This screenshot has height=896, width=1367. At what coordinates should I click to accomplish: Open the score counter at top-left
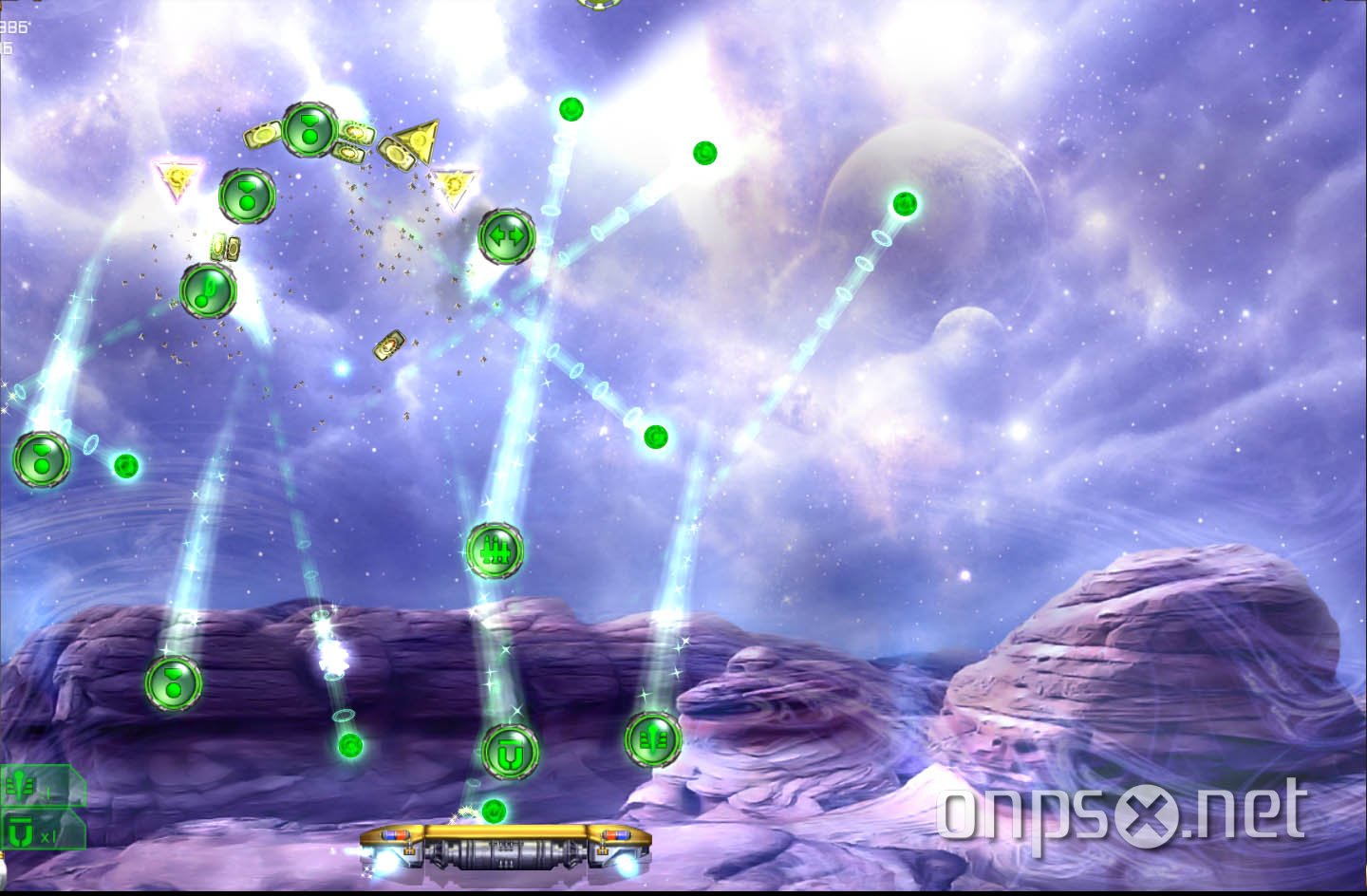tap(14, 28)
